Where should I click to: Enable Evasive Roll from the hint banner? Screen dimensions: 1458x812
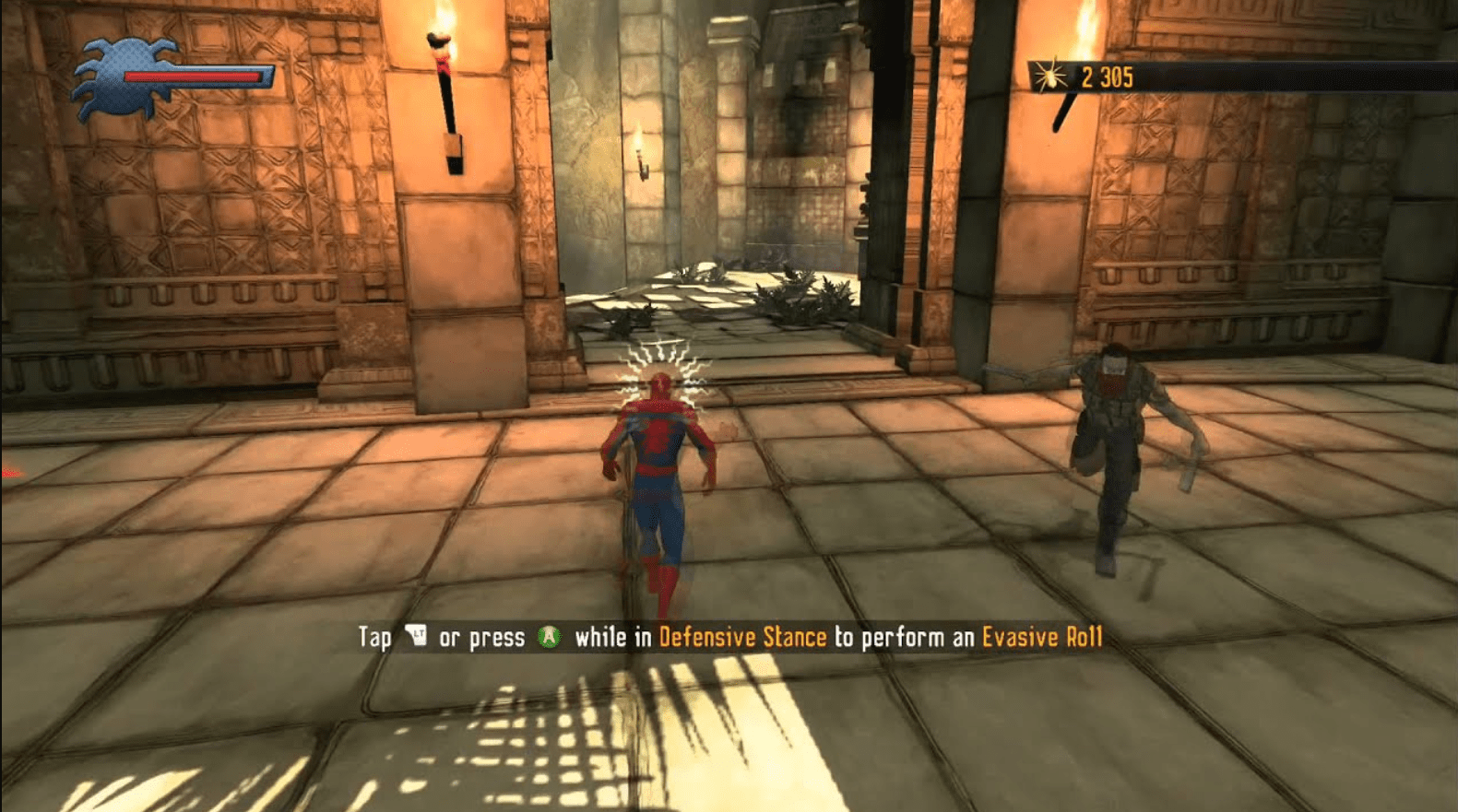1043,636
